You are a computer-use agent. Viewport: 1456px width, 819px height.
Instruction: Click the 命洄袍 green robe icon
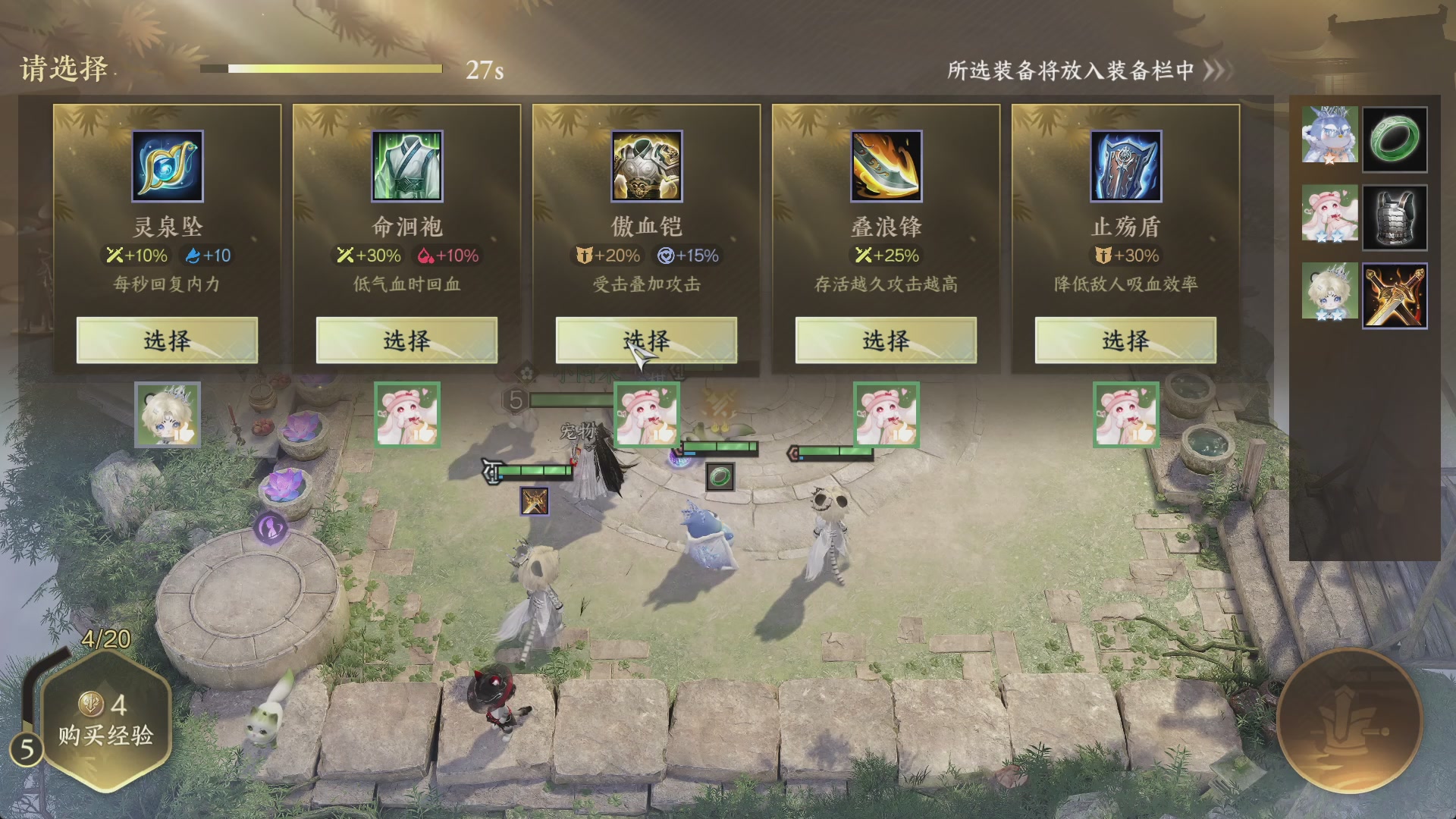(x=406, y=166)
